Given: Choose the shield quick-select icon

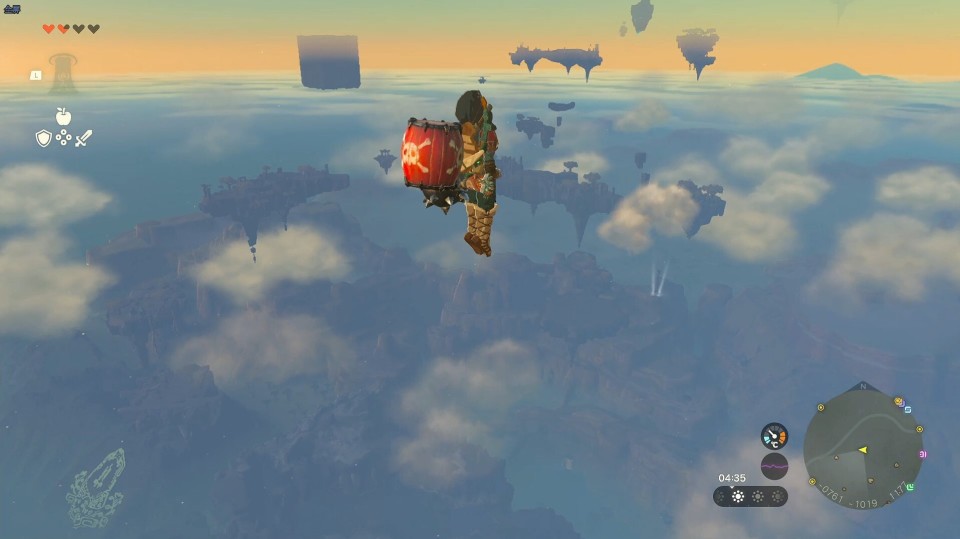Looking at the screenshot, I should [x=43, y=138].
